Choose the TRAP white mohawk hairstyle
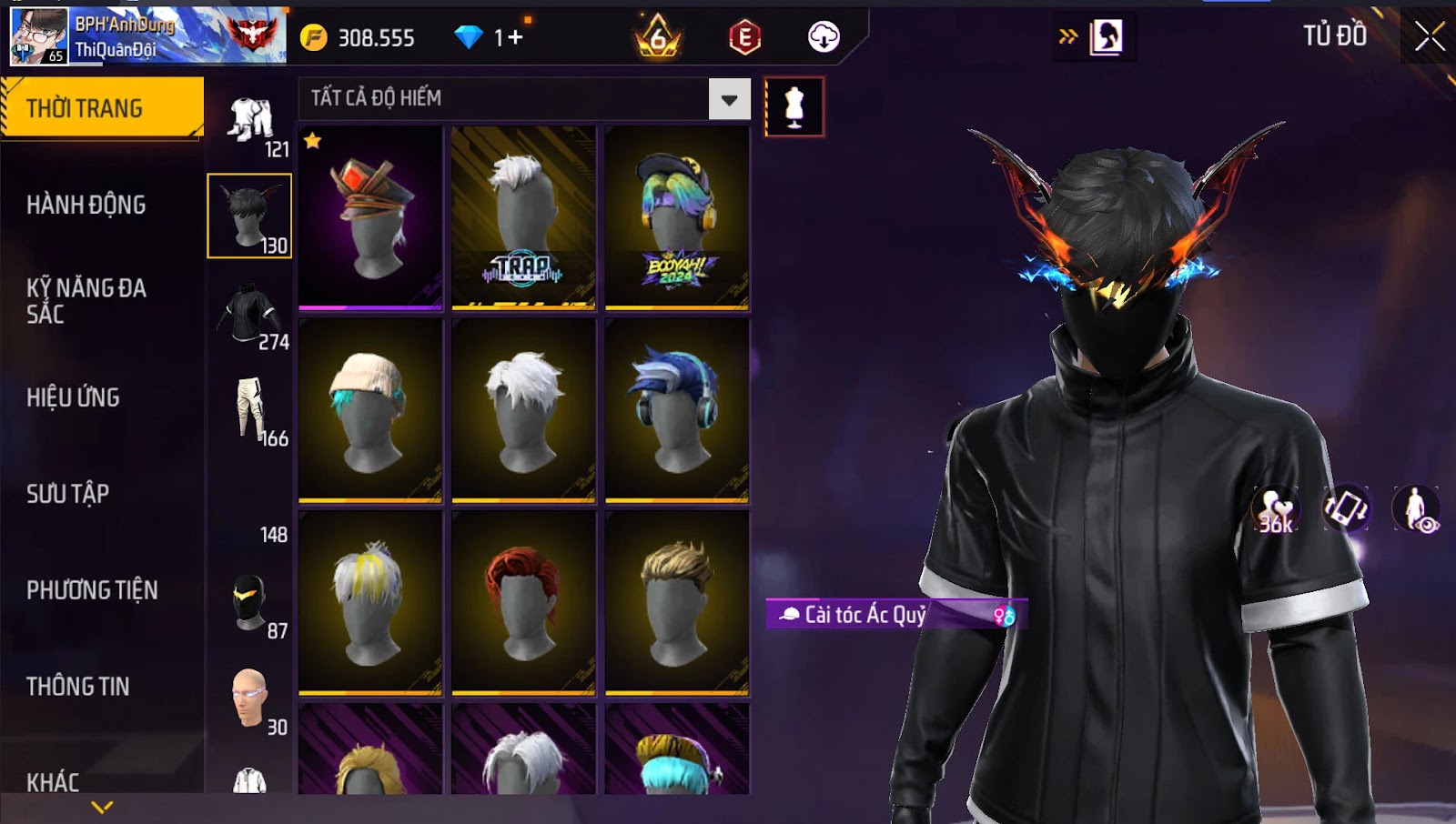 523,218
